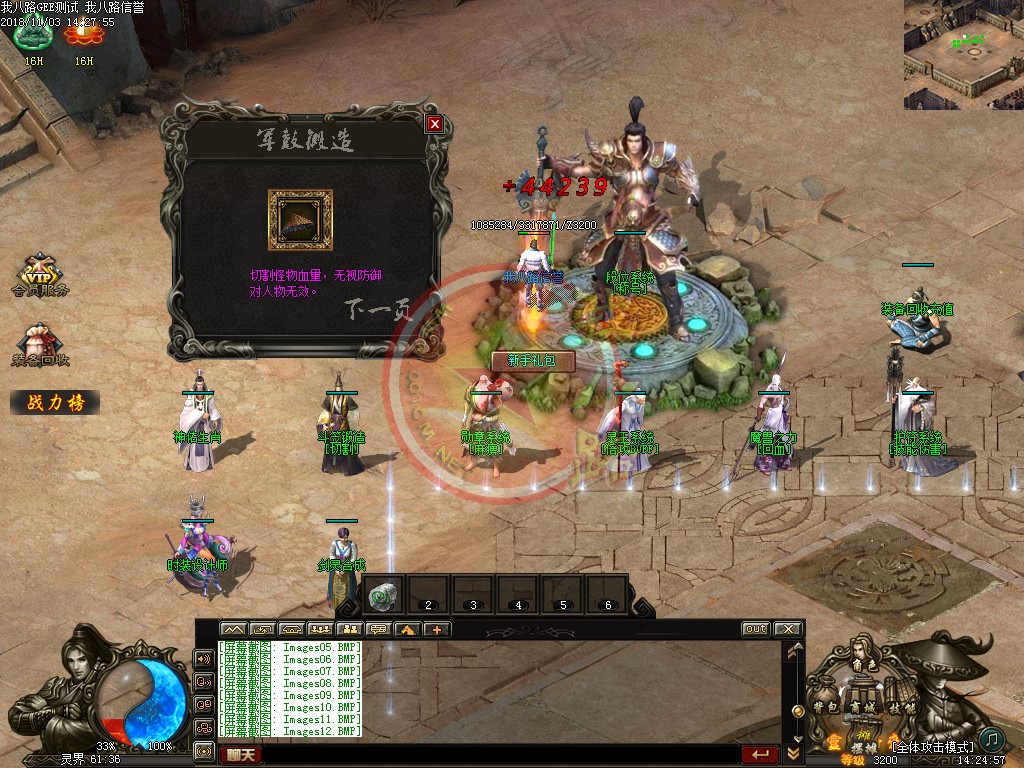Screen dimensions: 1024x768
Task: Open the 装备回收 equipment recycling bag
Action: coord(41,345)
